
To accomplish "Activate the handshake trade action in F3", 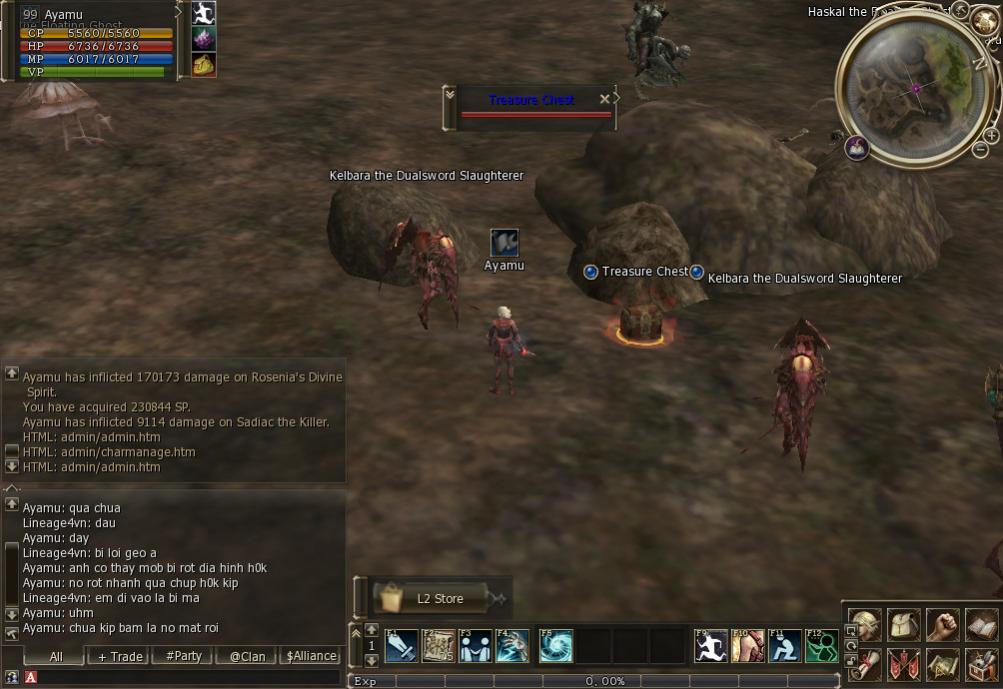I will [476, 646].
